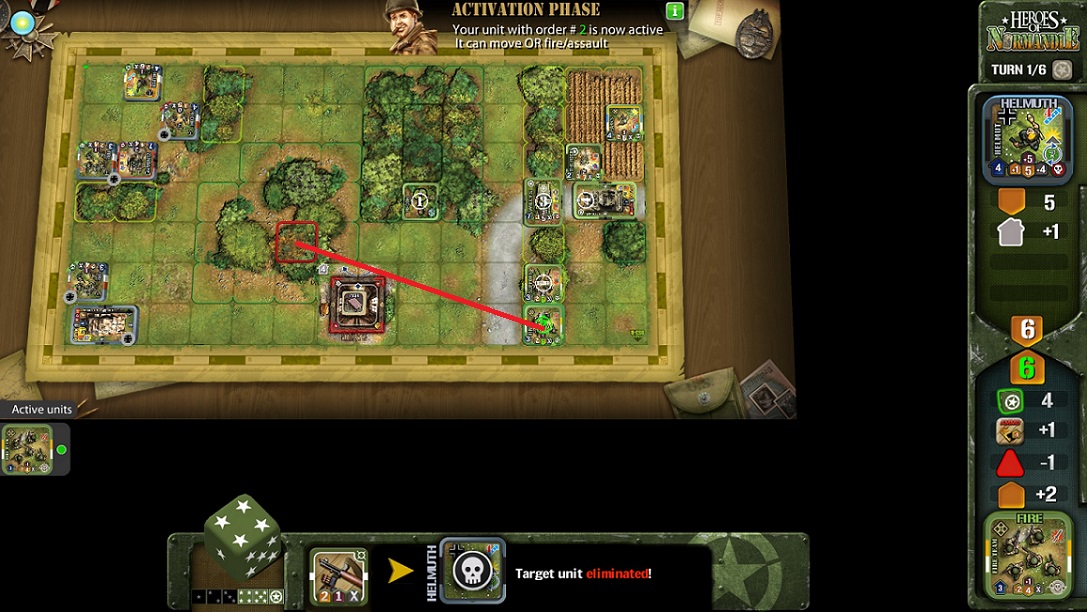
Task: Click the star emblem beside Turn 1/6
Action: point(1062,70)
